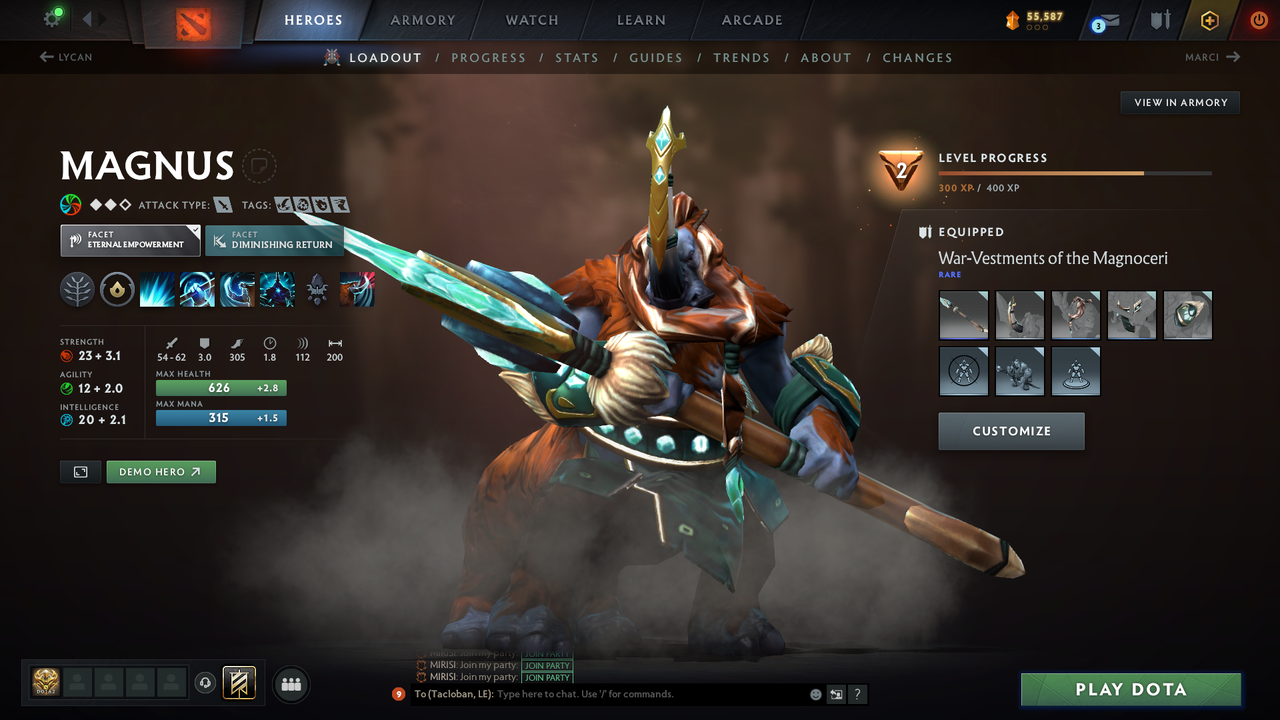Switch to the Diminishing Return facet
The image size is (1280, 720).
coord(274,240)
